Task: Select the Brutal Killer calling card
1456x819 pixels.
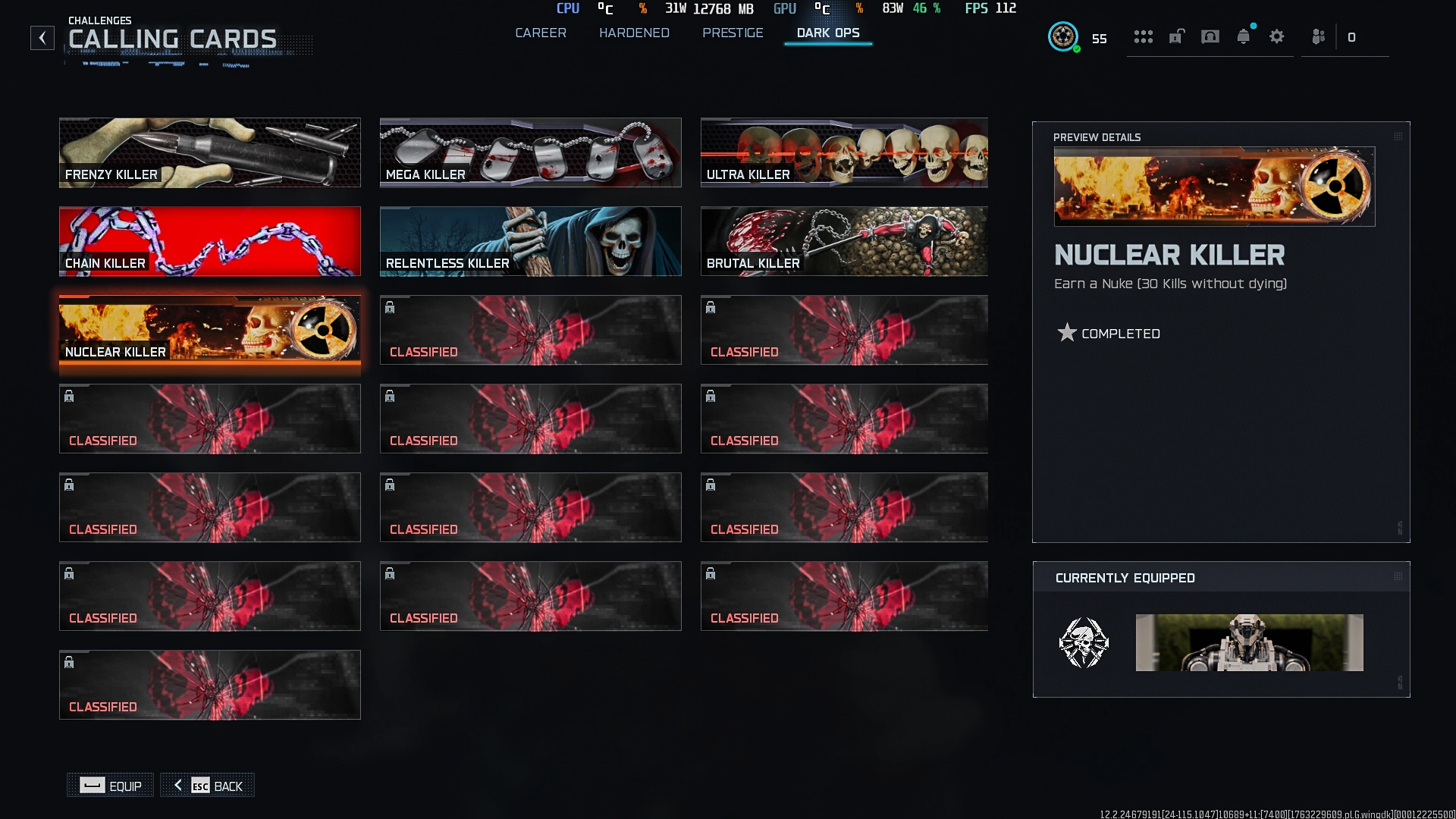Action: (x=843, y=241)
